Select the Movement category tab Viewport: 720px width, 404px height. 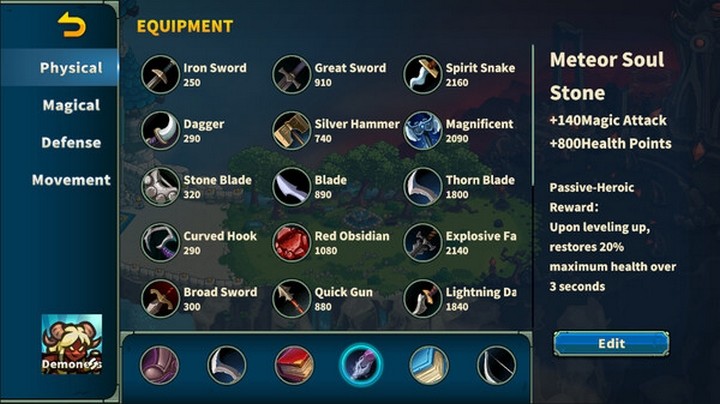pyautogui.click(x=71, y=180)
